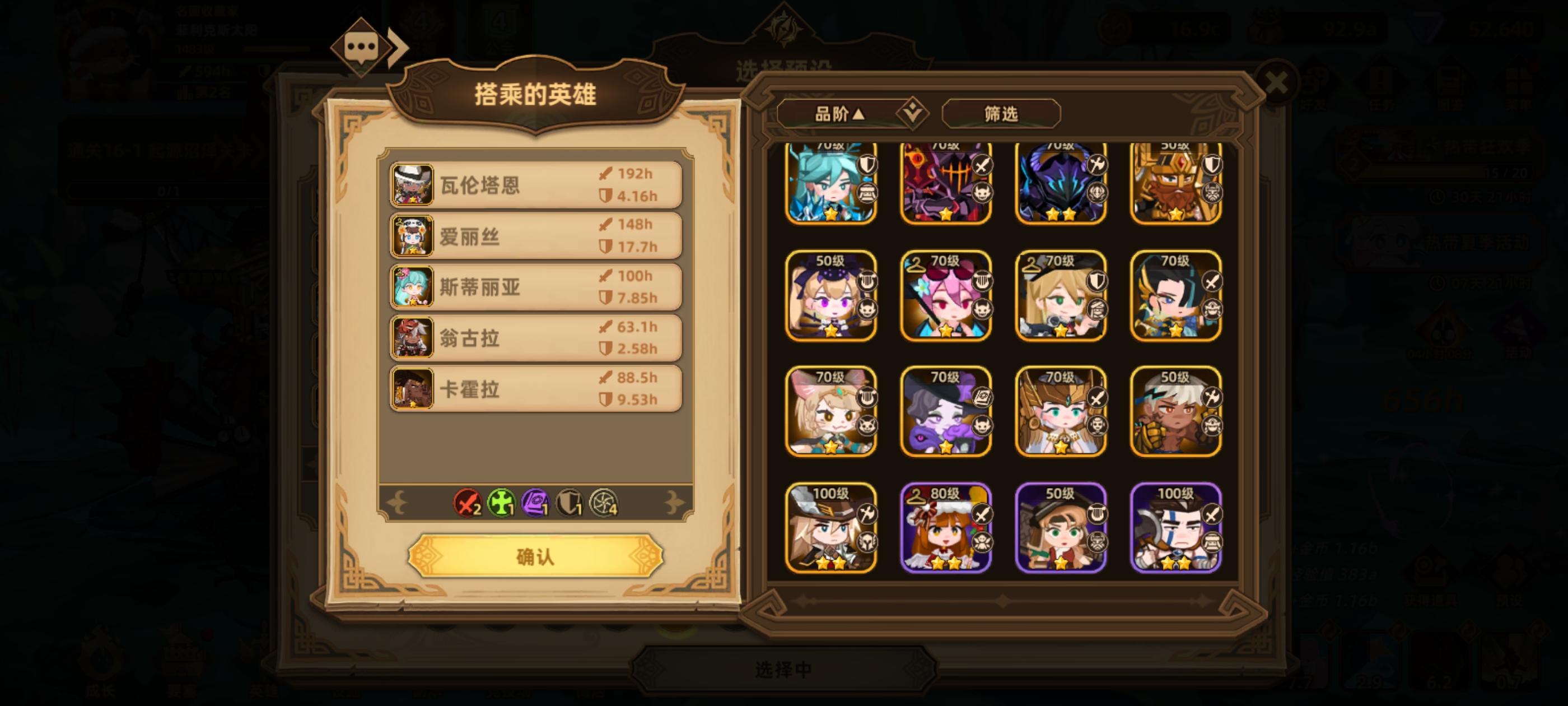1568x706 pixels.
Task: Click the 选择中 bar at the bottom
Action: 784,670
